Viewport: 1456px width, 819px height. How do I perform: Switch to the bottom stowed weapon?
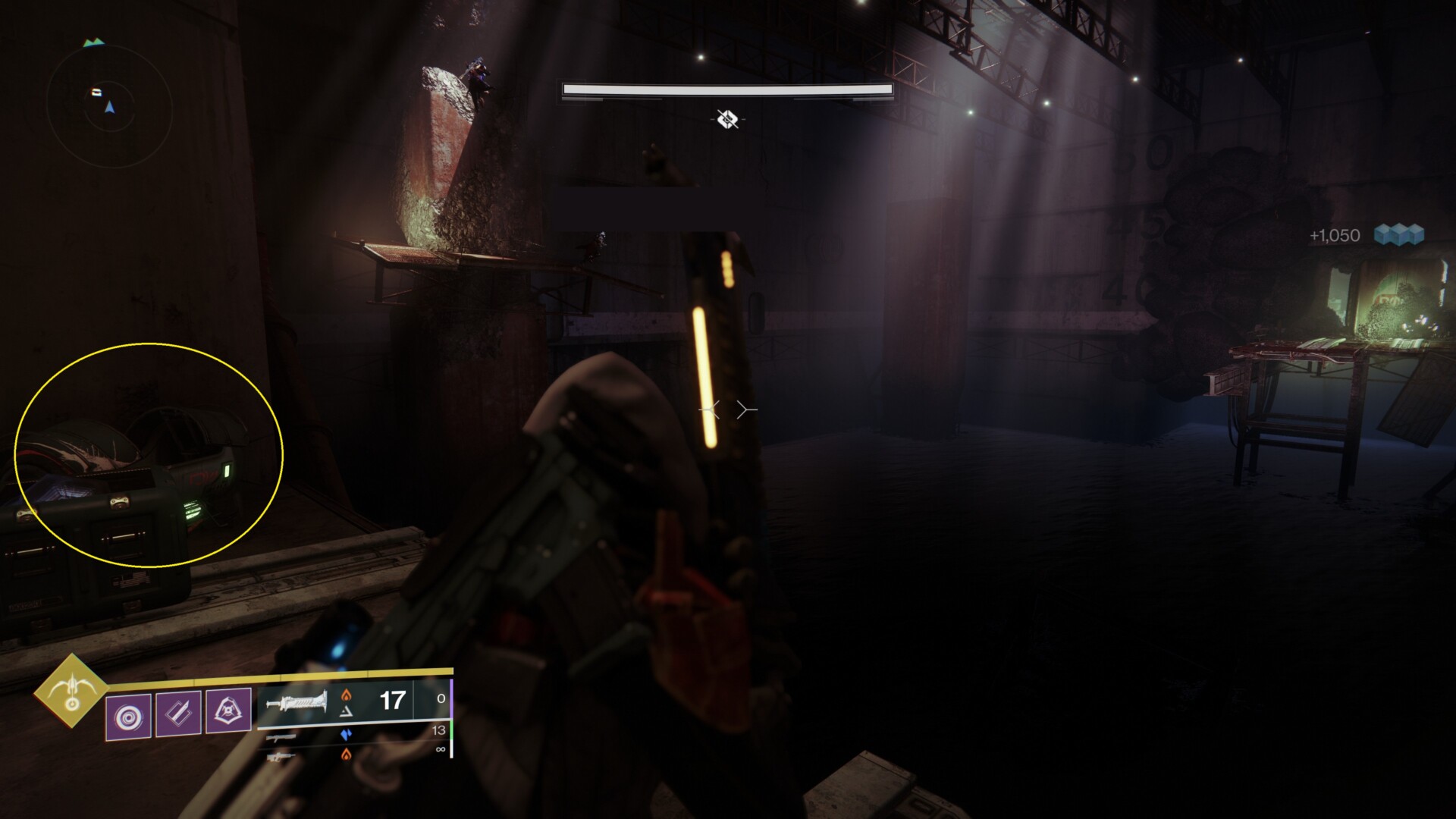coord(281,756)
